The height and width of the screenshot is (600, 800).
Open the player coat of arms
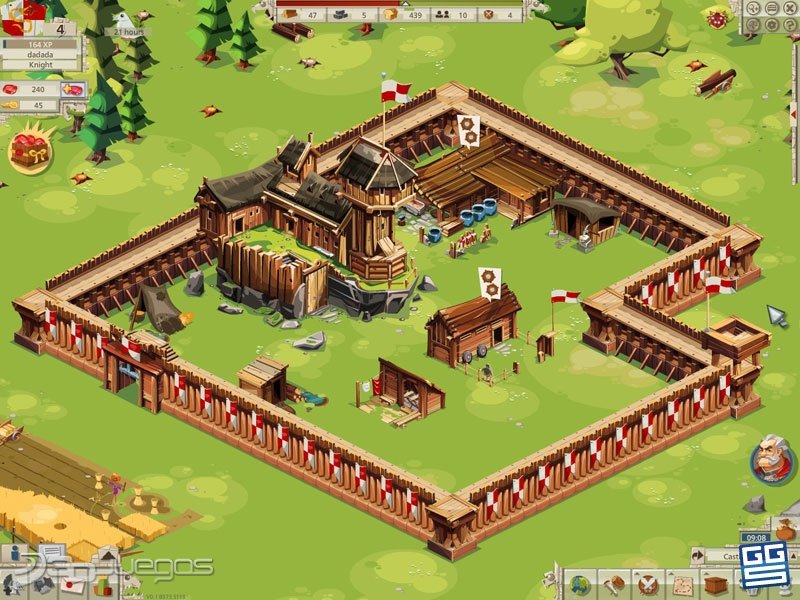click(21, 10)
